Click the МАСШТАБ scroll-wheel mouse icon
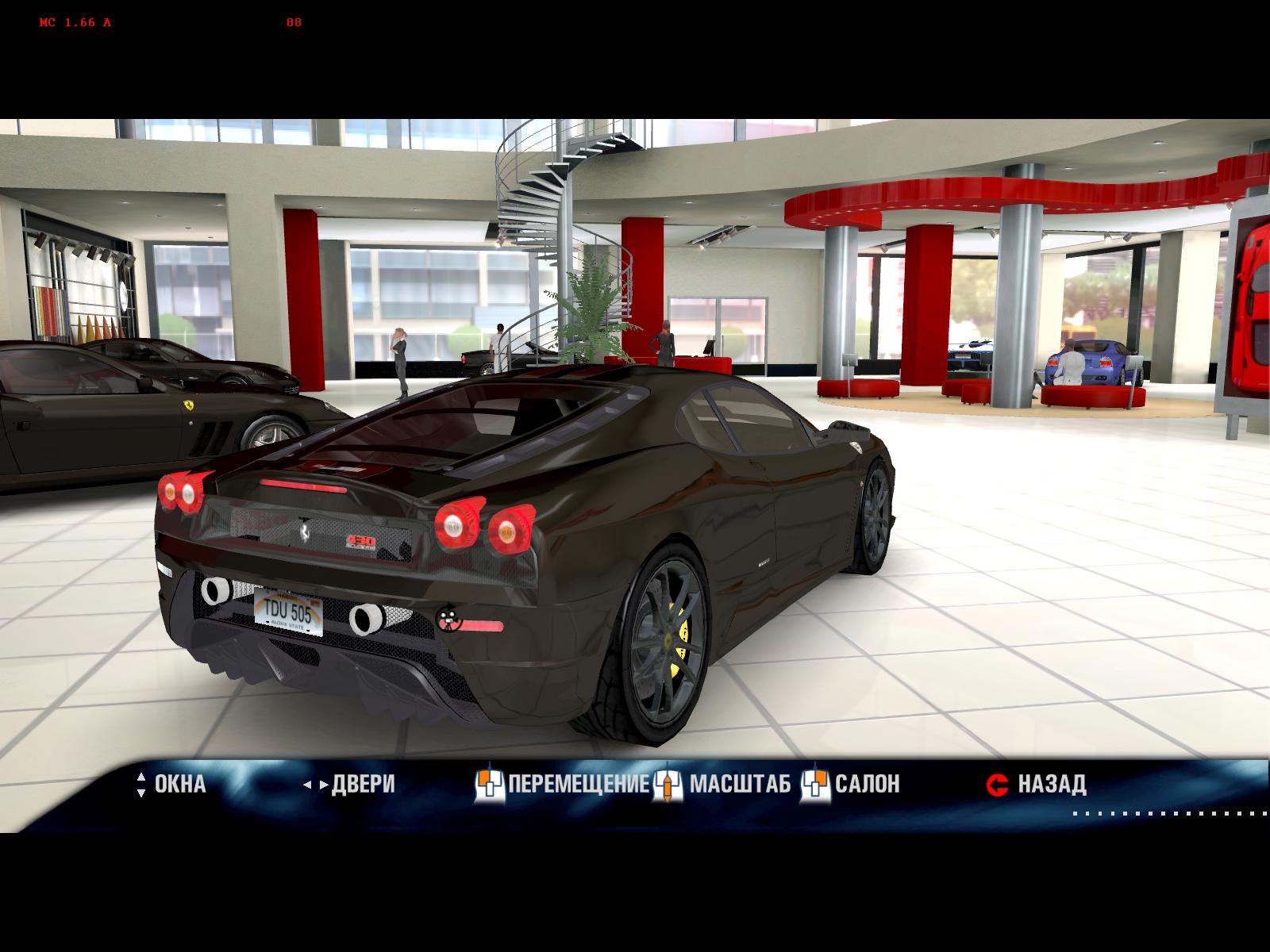The height and width of the screenshot is (952, 1270). [669, 784]
